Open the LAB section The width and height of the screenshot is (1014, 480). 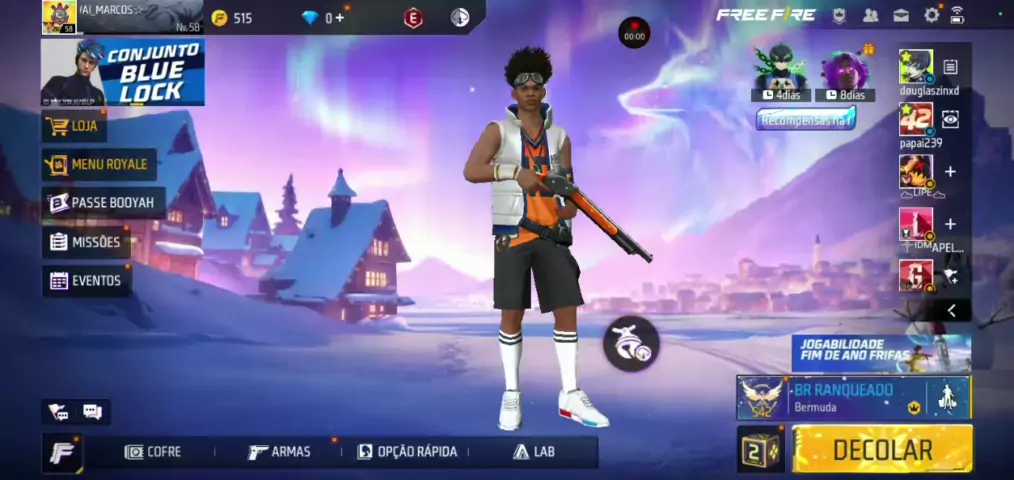[x=534, y=452]
